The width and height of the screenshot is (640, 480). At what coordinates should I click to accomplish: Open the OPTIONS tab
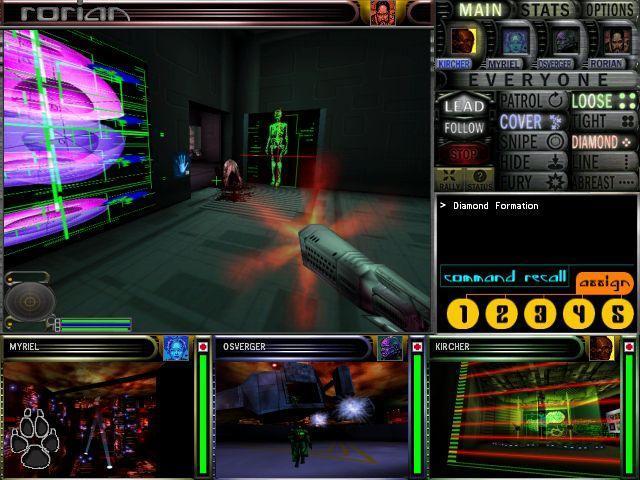pyautogui.click(x=610, y=10)
